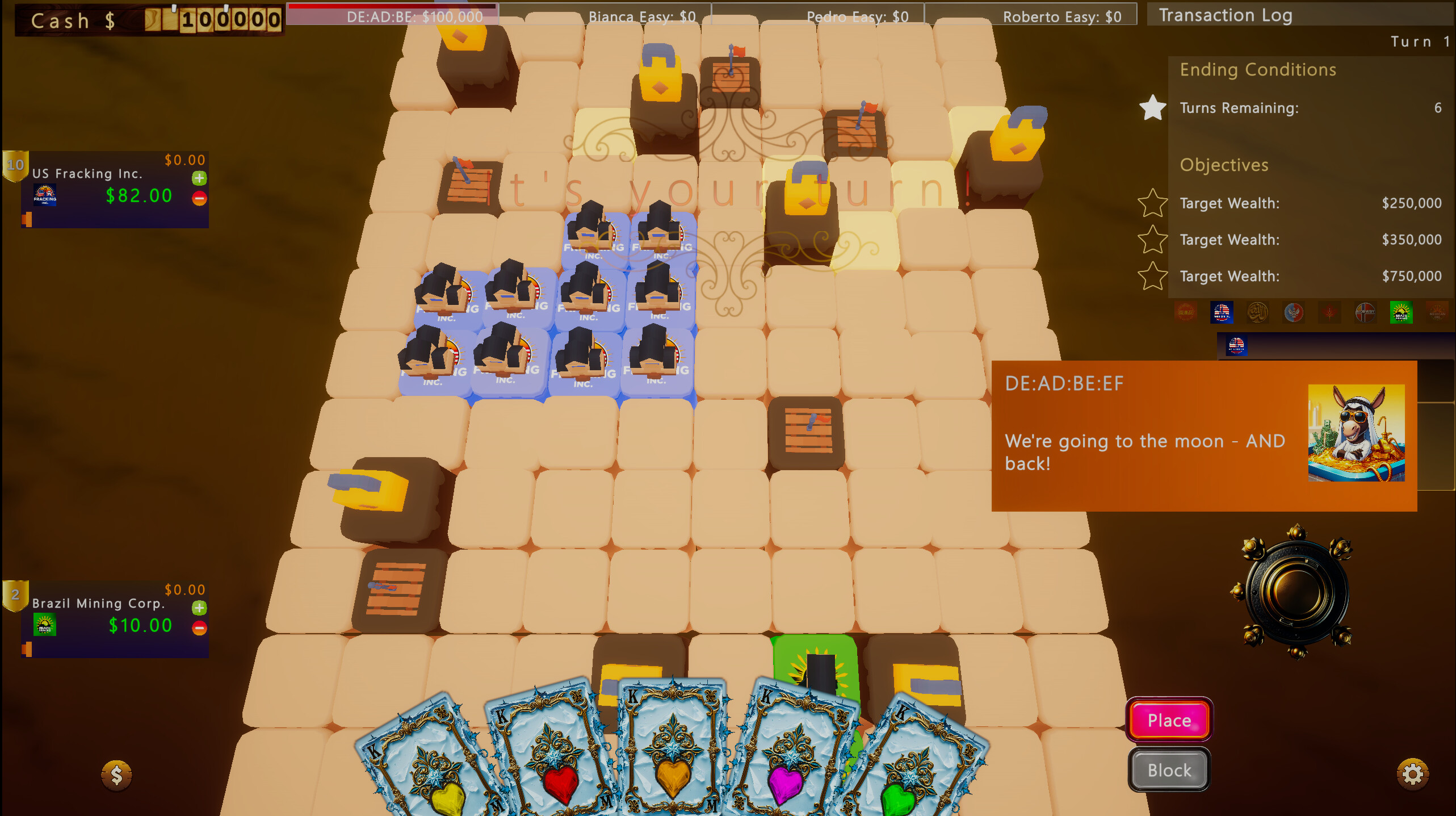The width and height of the screenshot is (1456, 816).
Task: Click the gold Arabic coin company icon
Action: pos(1257,312)
